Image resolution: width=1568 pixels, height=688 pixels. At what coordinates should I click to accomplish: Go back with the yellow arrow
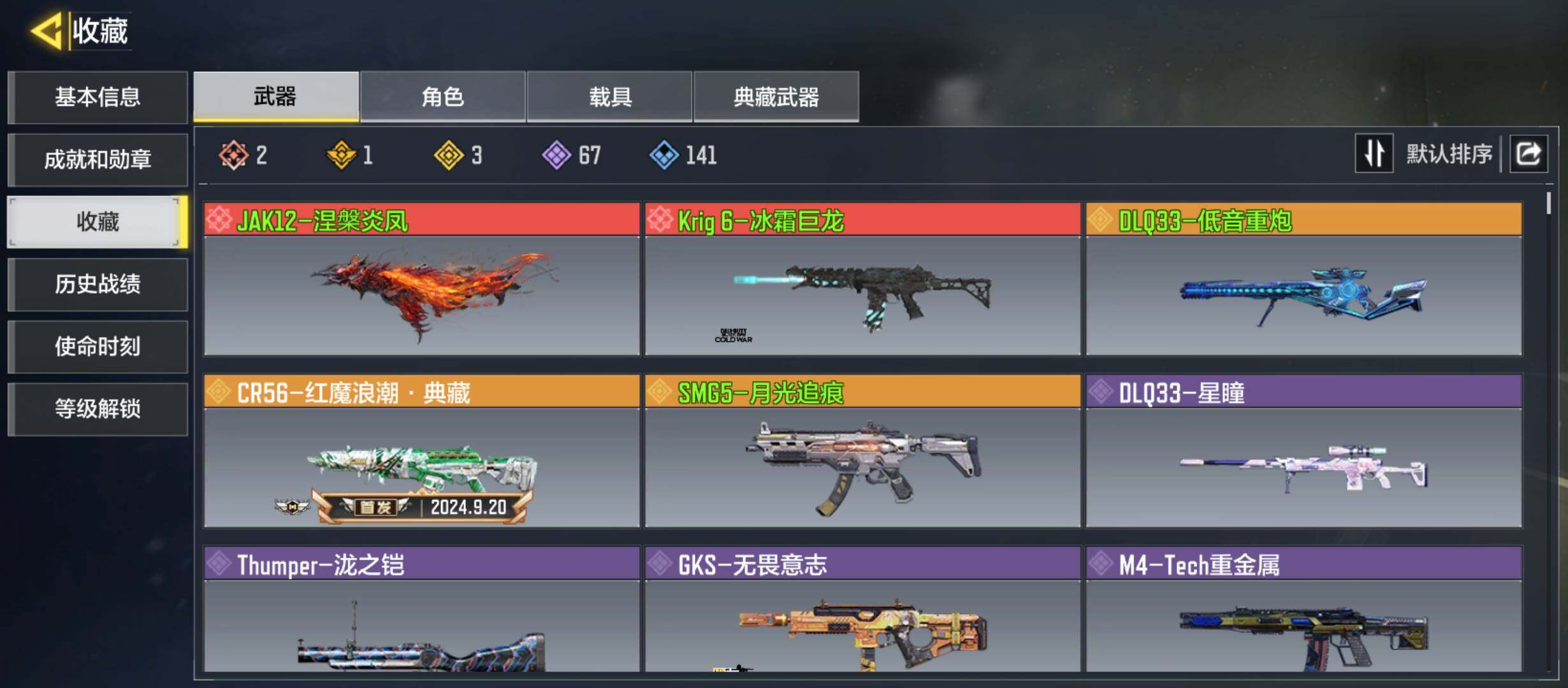(47, 31)
